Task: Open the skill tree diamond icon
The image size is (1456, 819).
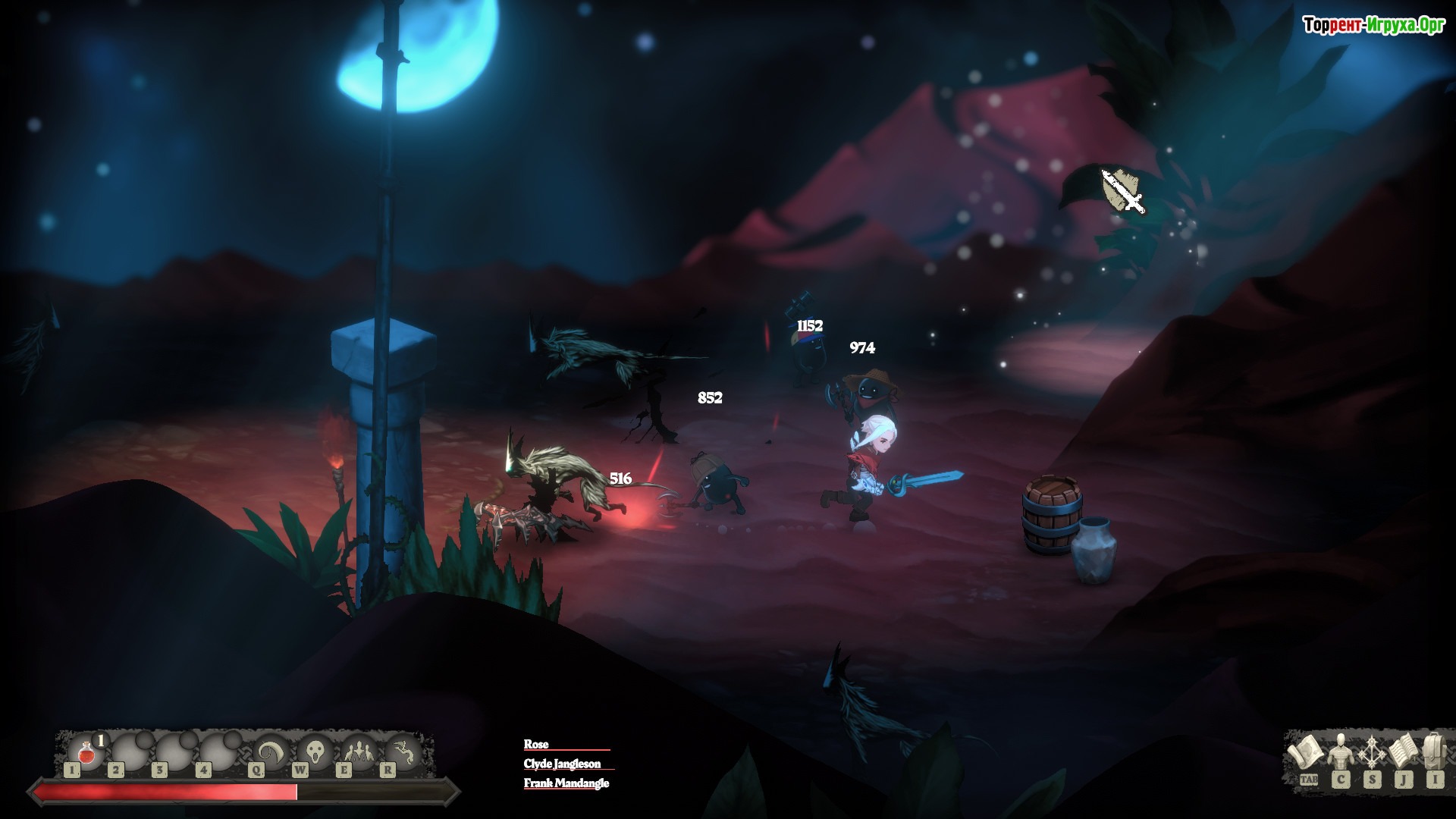Action: [1371, 752]
